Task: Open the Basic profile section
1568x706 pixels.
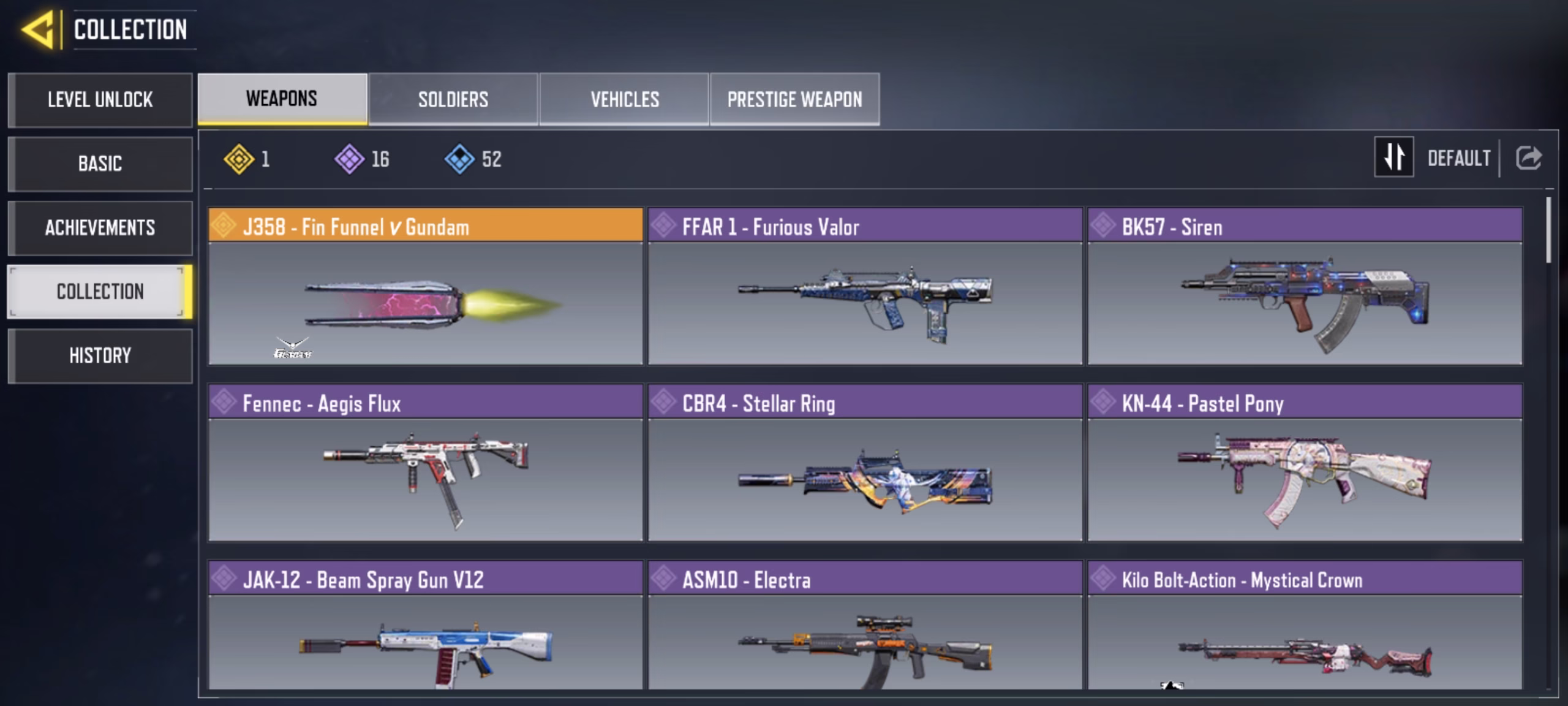Action: [100, 164]
